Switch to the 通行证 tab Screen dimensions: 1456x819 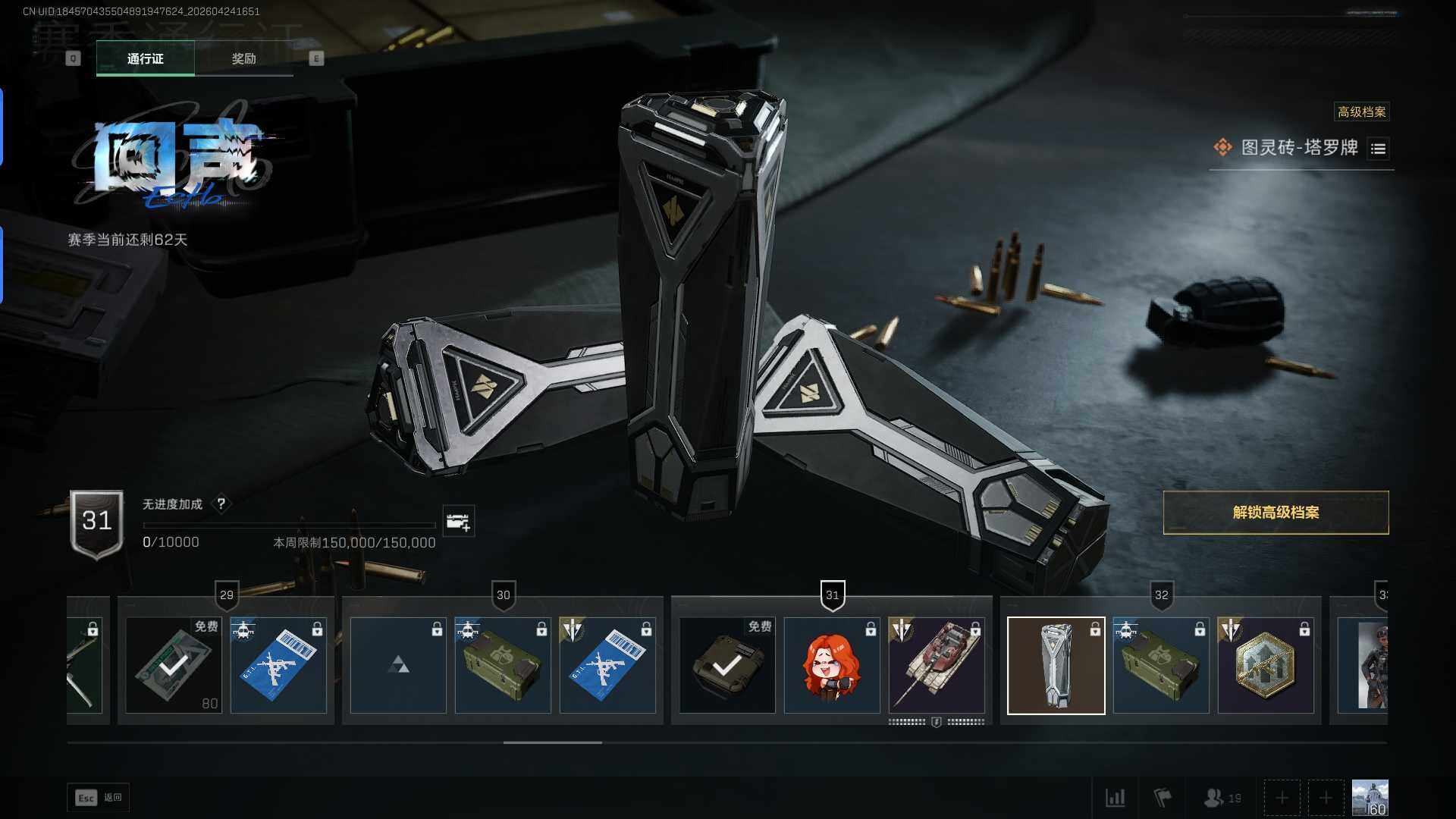click(145, 58)
